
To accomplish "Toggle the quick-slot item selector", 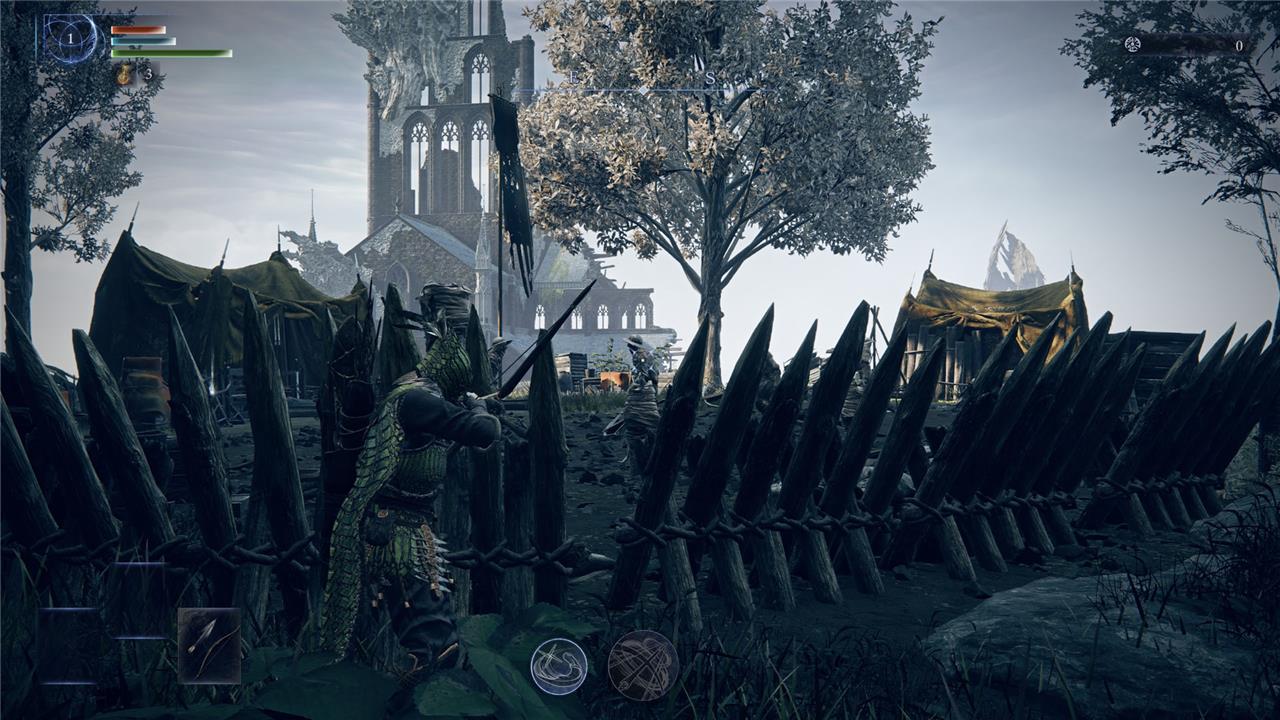I will pos(210,645).
